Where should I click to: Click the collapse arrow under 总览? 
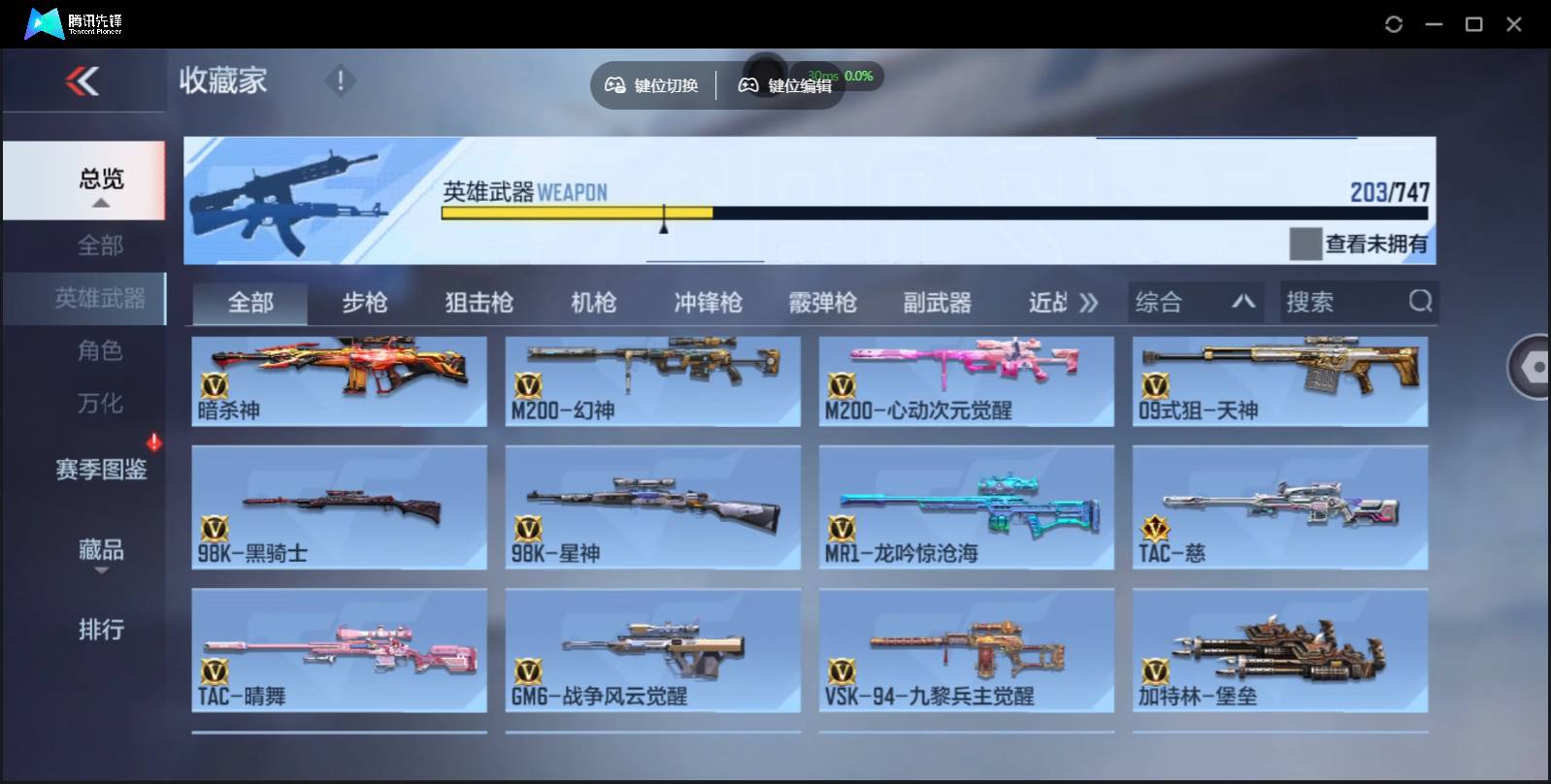pyautogui.click(x=100, y=203)
